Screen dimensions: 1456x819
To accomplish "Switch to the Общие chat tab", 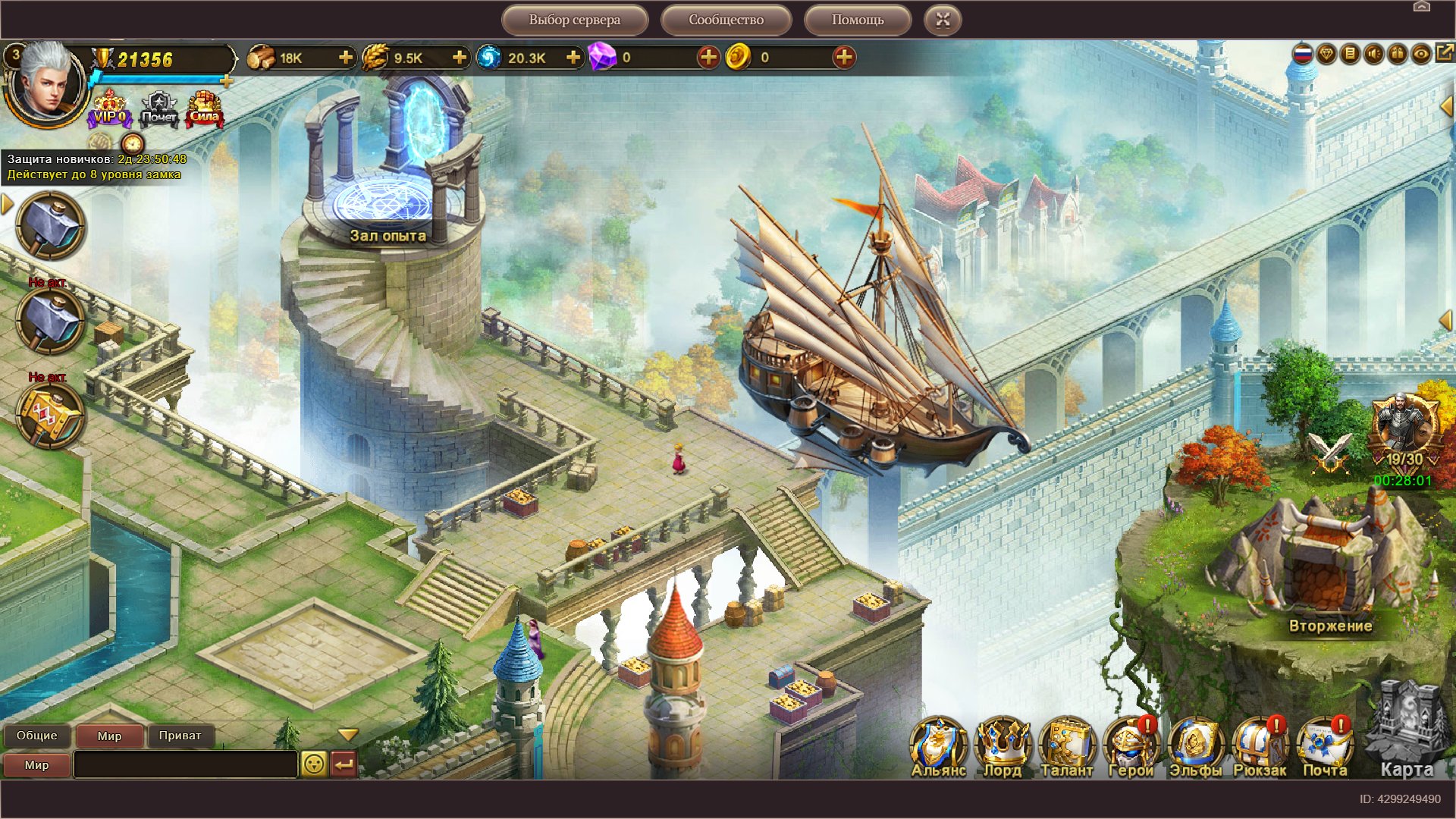I will tap(36, 736).
